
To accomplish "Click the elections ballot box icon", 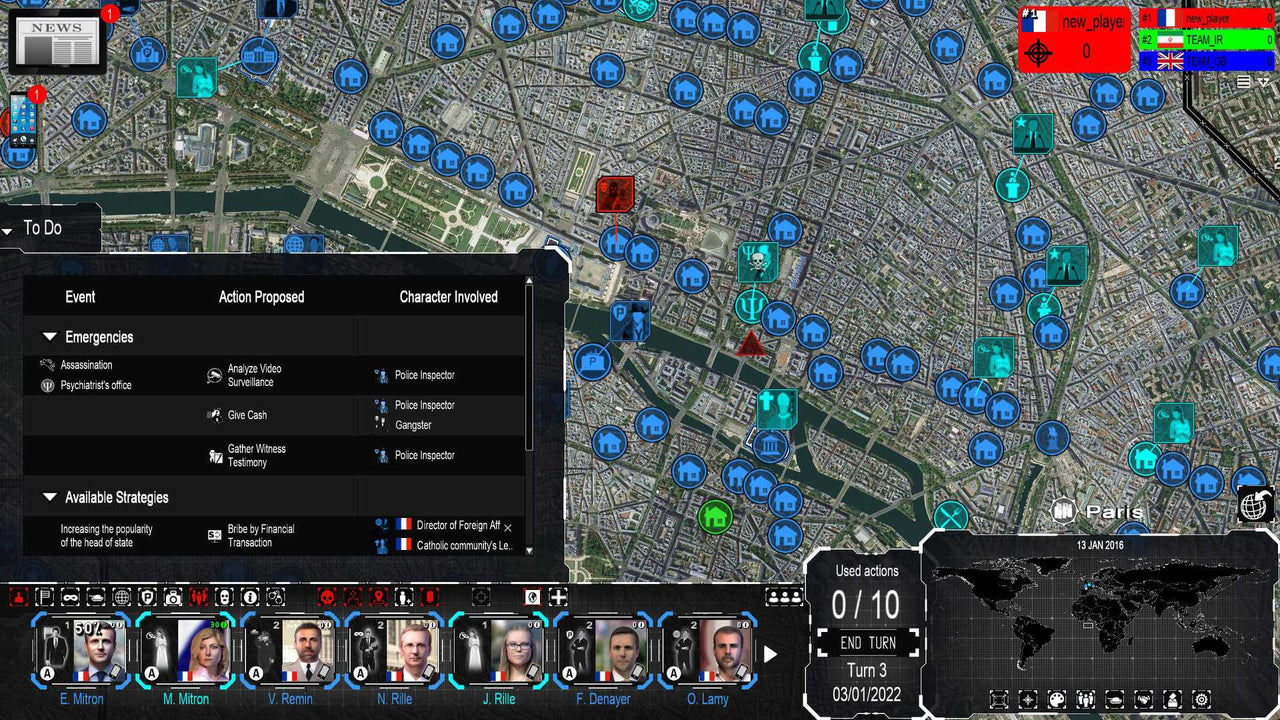I will pos(1172,700).
